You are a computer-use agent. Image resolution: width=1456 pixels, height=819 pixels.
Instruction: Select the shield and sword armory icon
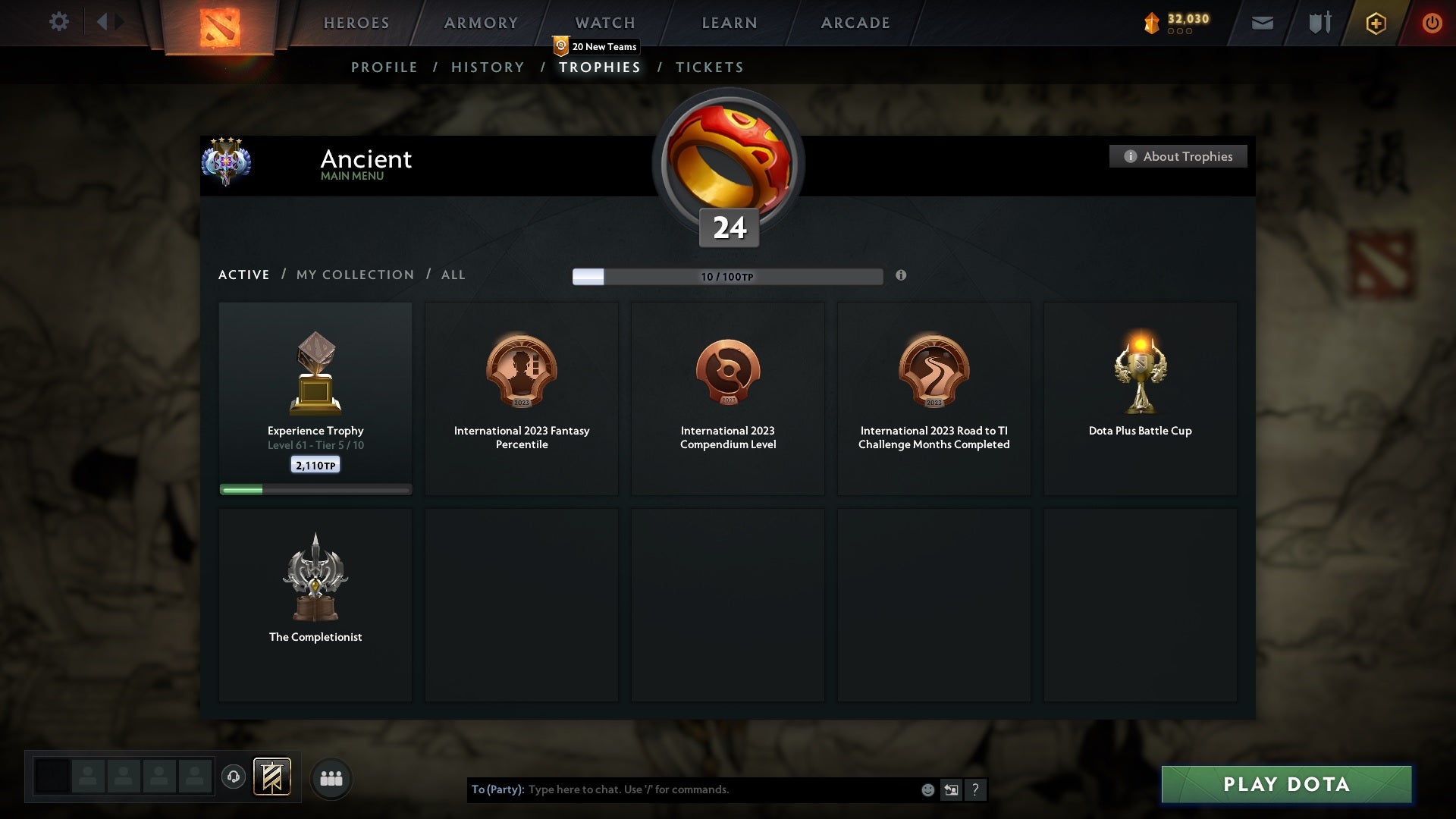1318,22
